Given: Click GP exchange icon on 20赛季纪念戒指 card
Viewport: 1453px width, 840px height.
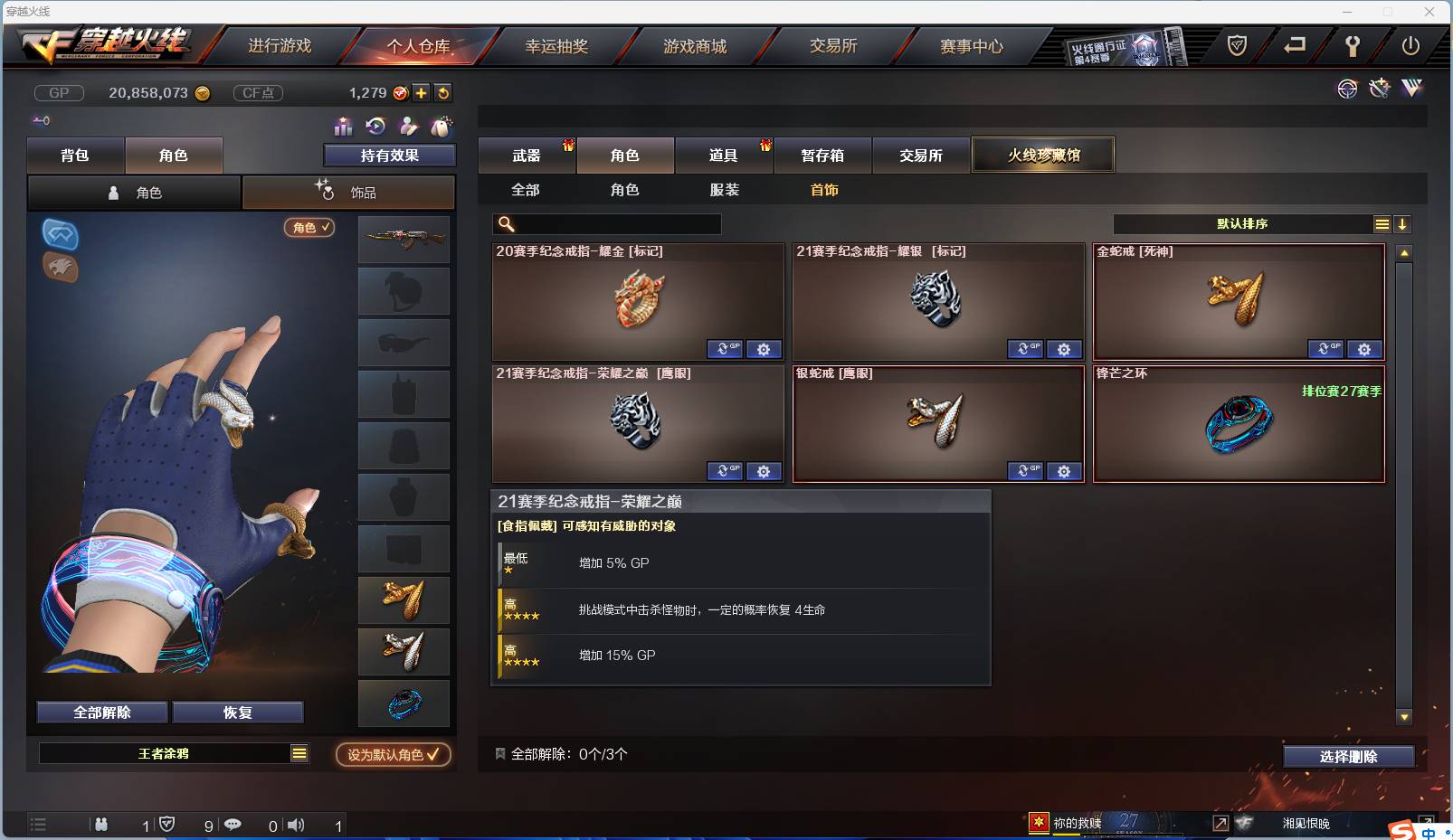Looking at the screenshot, I should [x=725, y=349].
